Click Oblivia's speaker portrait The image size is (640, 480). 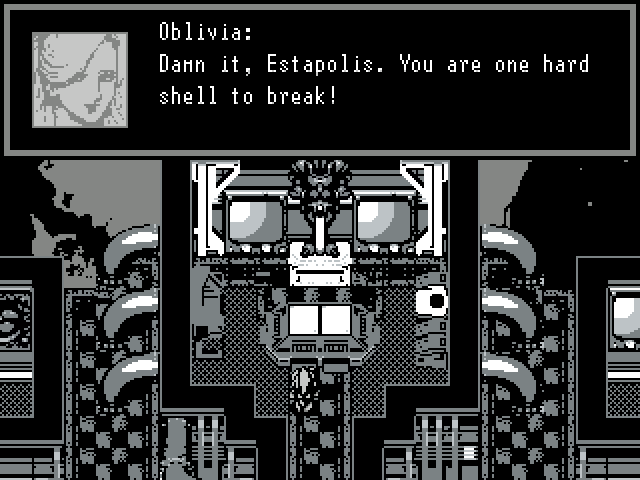point(80,80)
